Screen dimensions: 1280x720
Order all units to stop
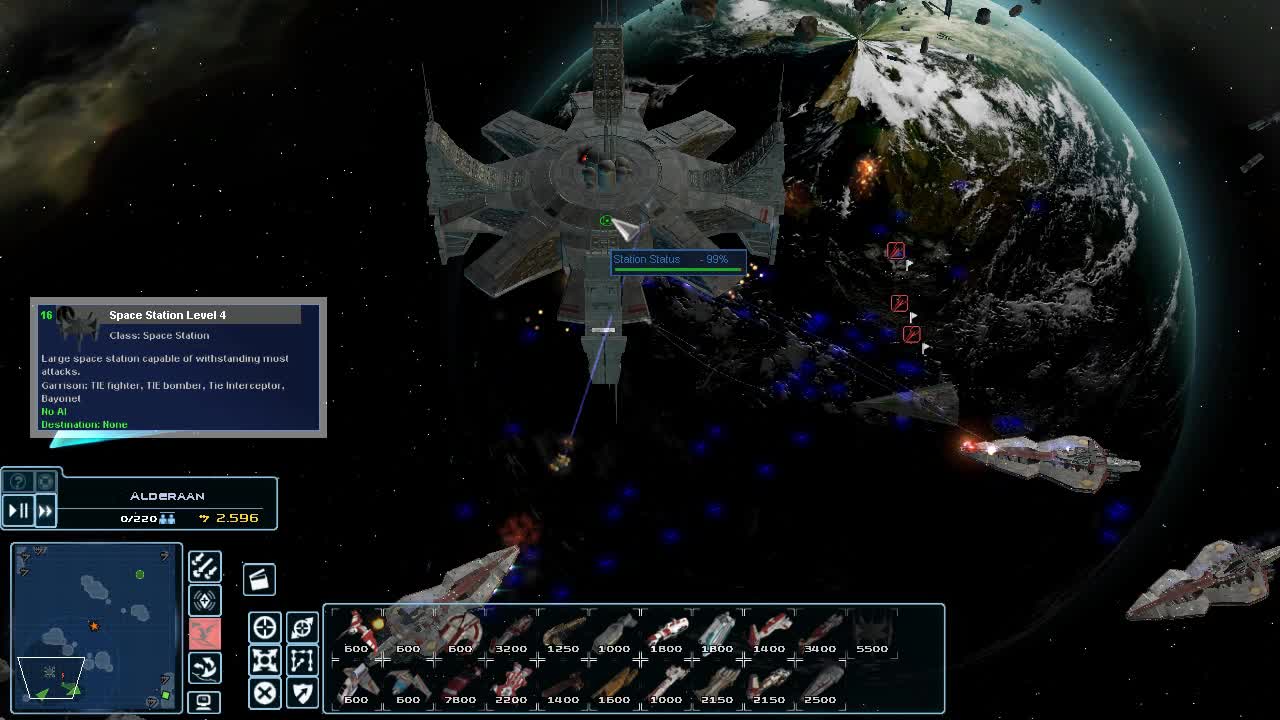tap(265, 693)
